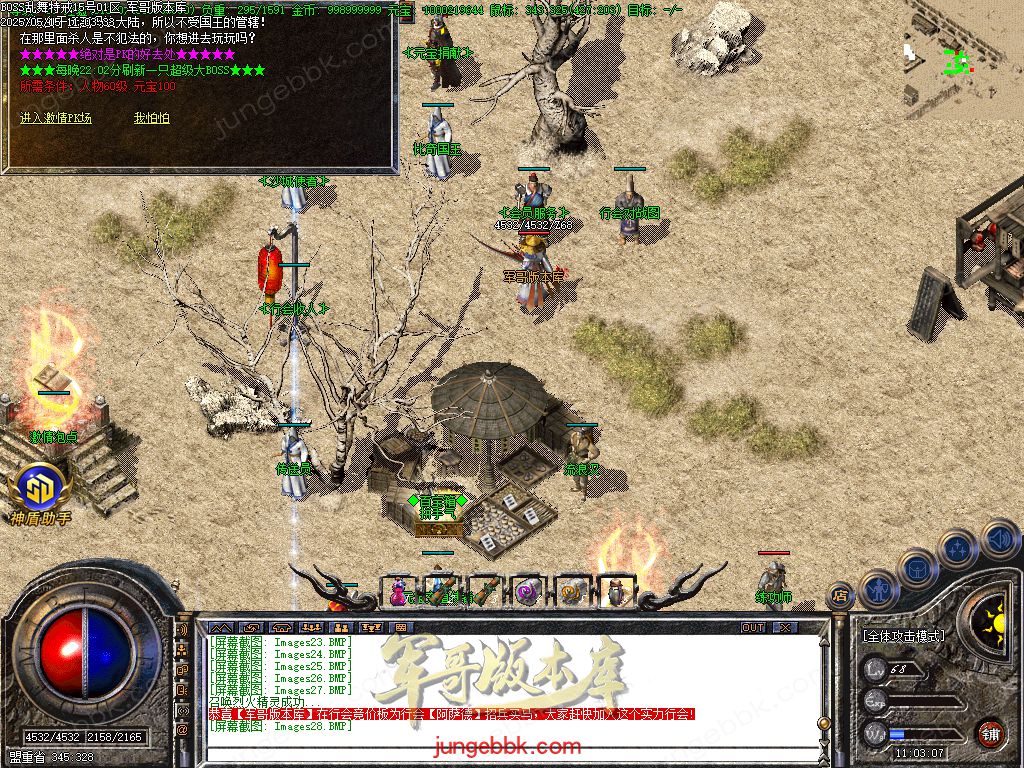Open the skills sparkle round icon

[958, 548]
